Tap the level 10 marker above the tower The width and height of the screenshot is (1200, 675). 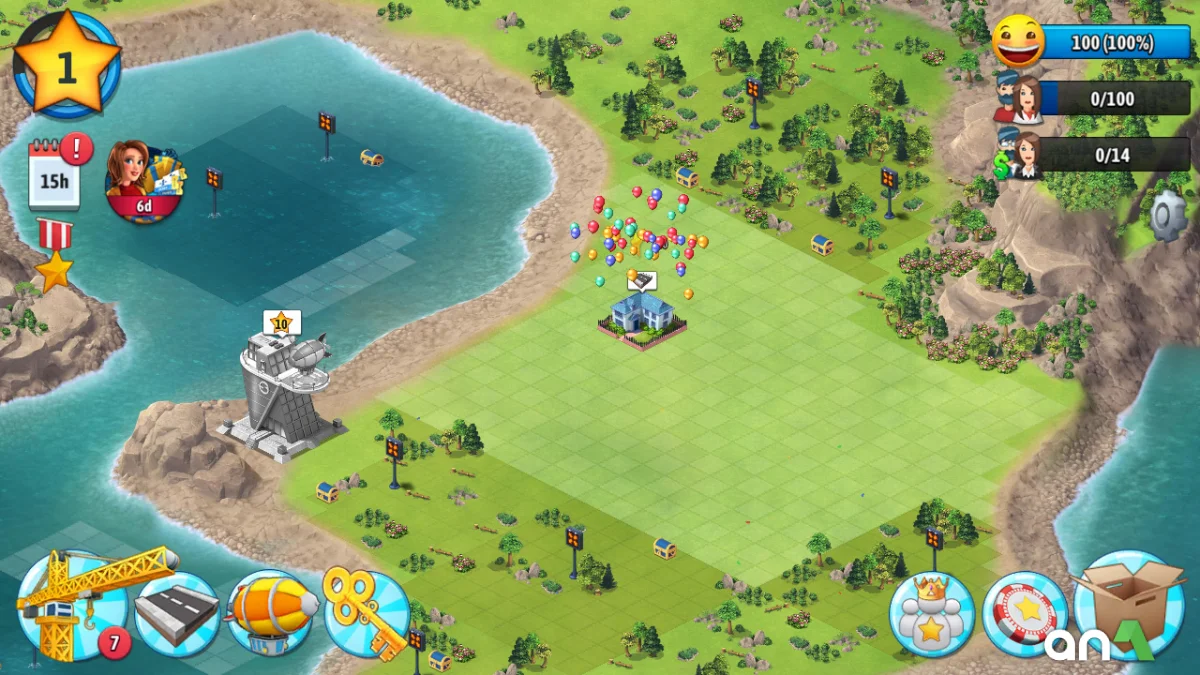coord(281,322)
